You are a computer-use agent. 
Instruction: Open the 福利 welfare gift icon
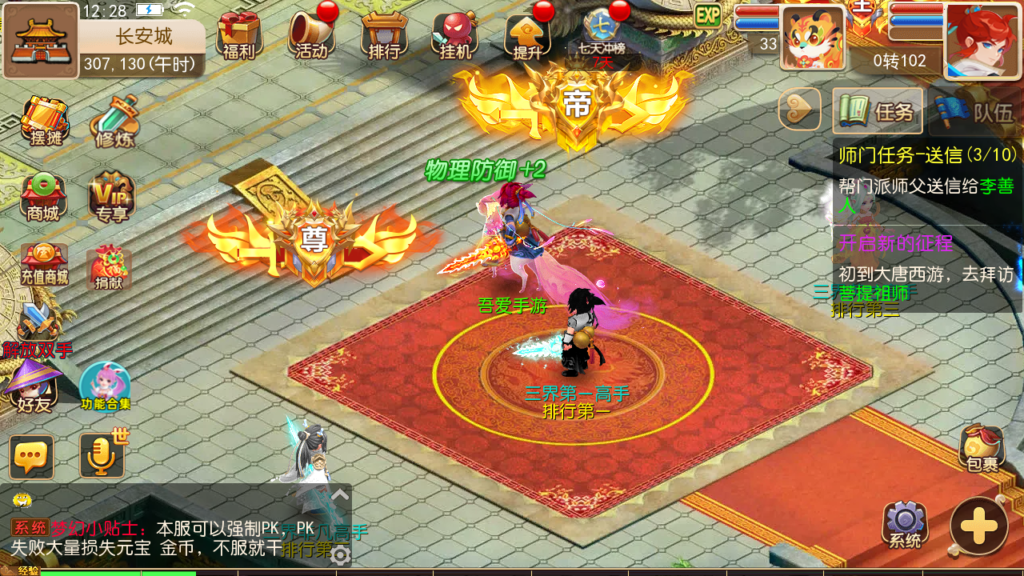[x=238, y=34]
